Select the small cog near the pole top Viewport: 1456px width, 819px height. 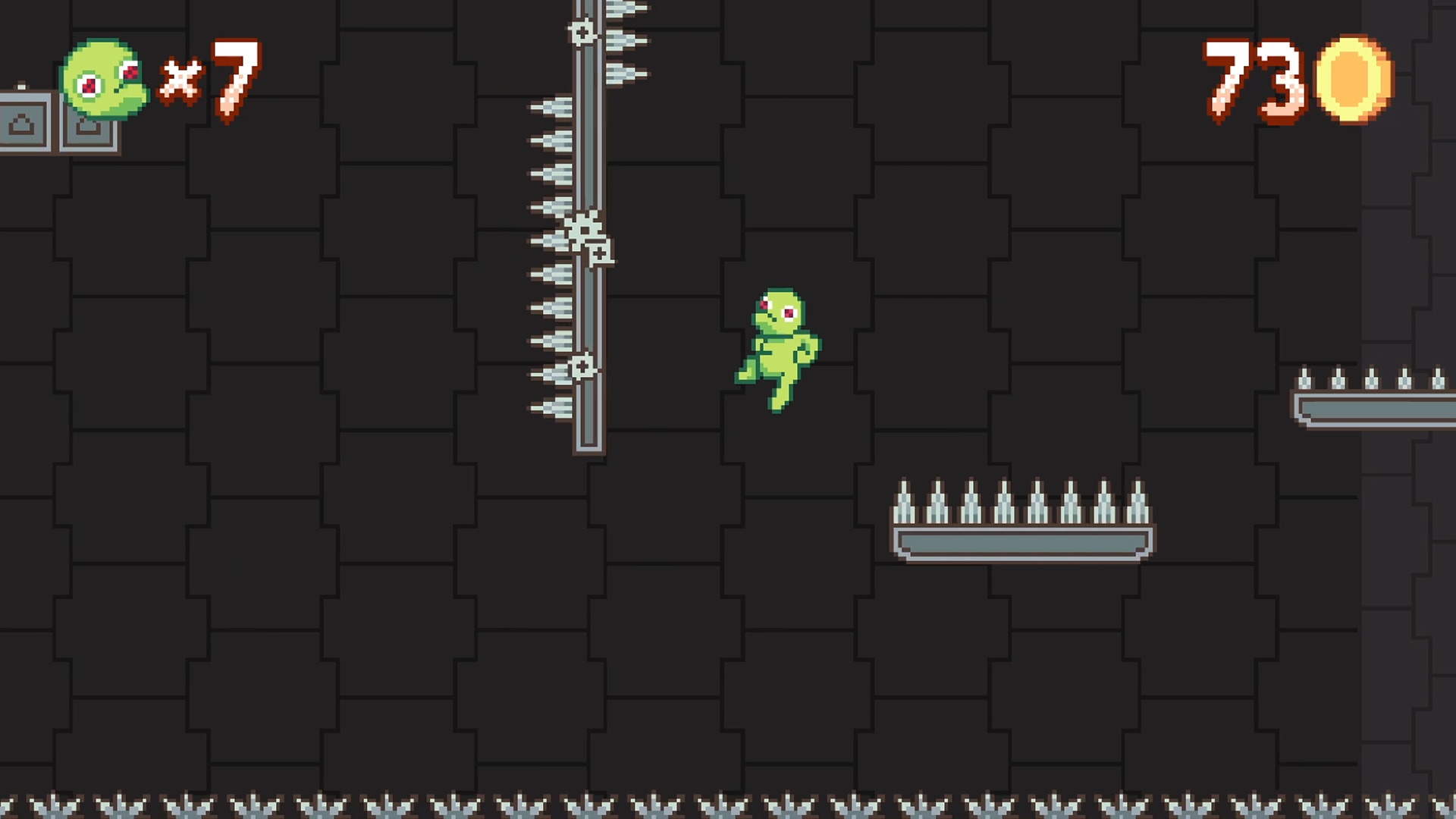click(x=582, y=32)
